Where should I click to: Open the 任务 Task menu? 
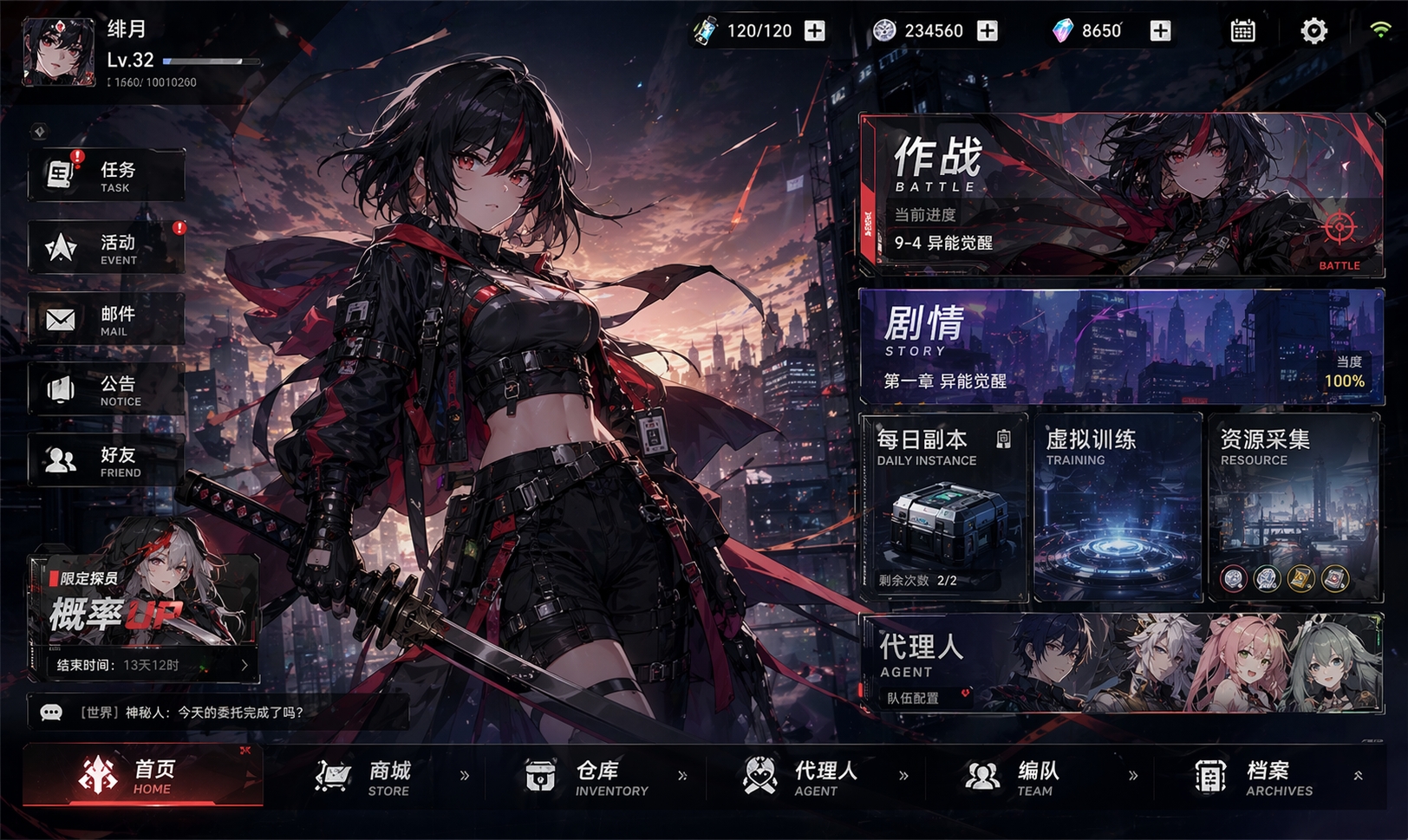107,176
